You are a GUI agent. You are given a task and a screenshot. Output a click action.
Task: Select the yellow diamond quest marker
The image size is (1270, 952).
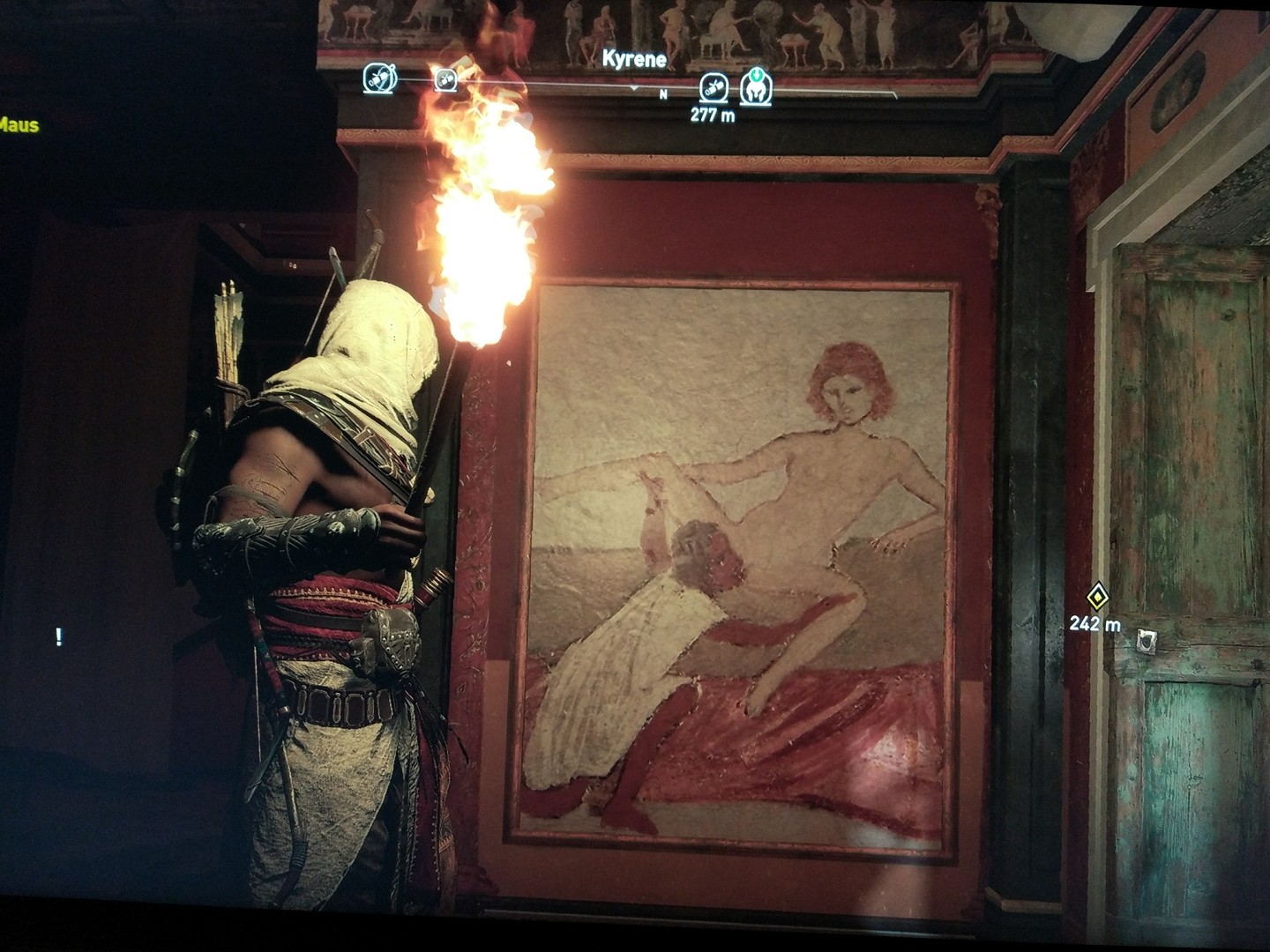pos(1096,597)
